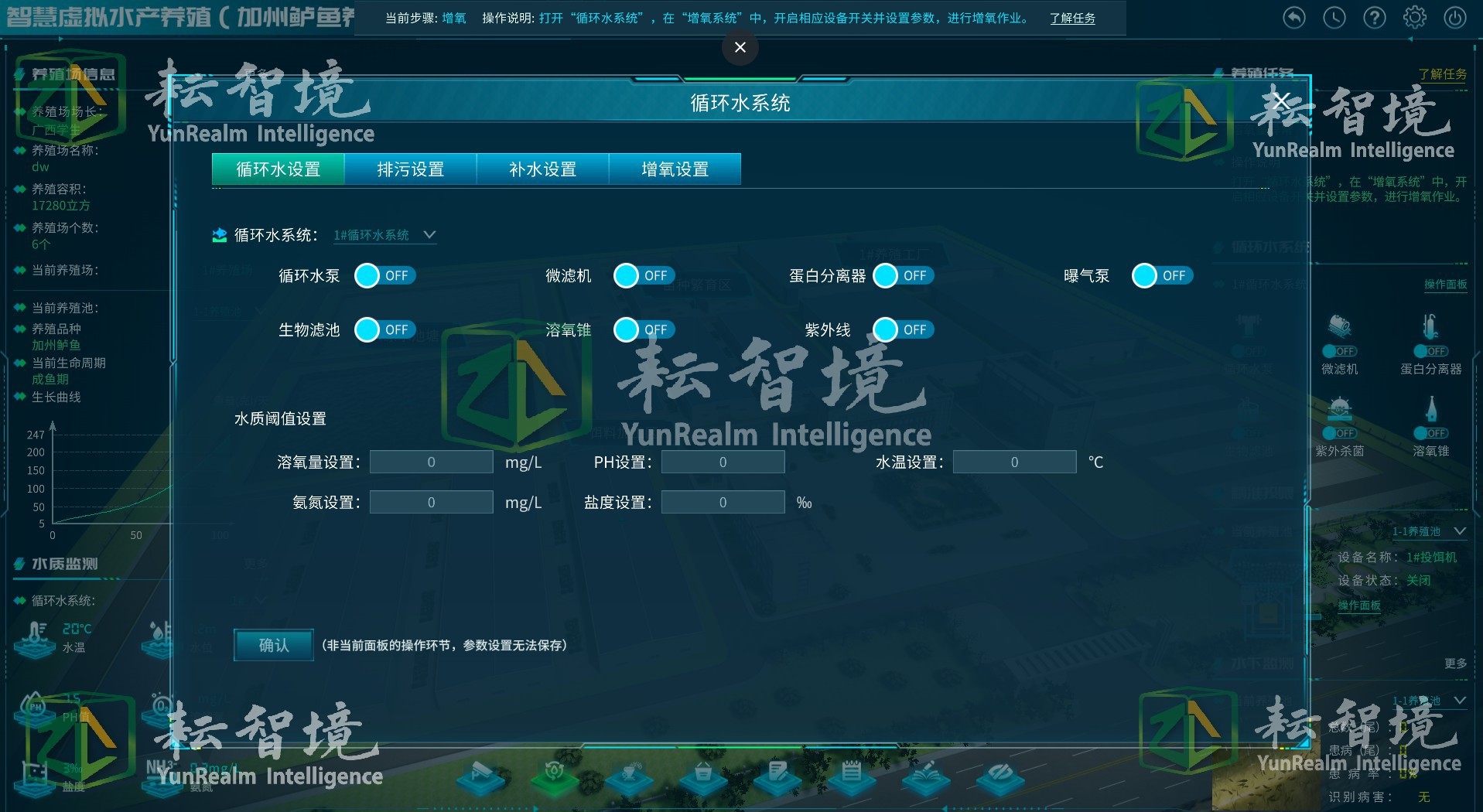Click the 了解任务 link in top bar
The height and width of the screenshot is (812, 1483).
pos(1073,18)
